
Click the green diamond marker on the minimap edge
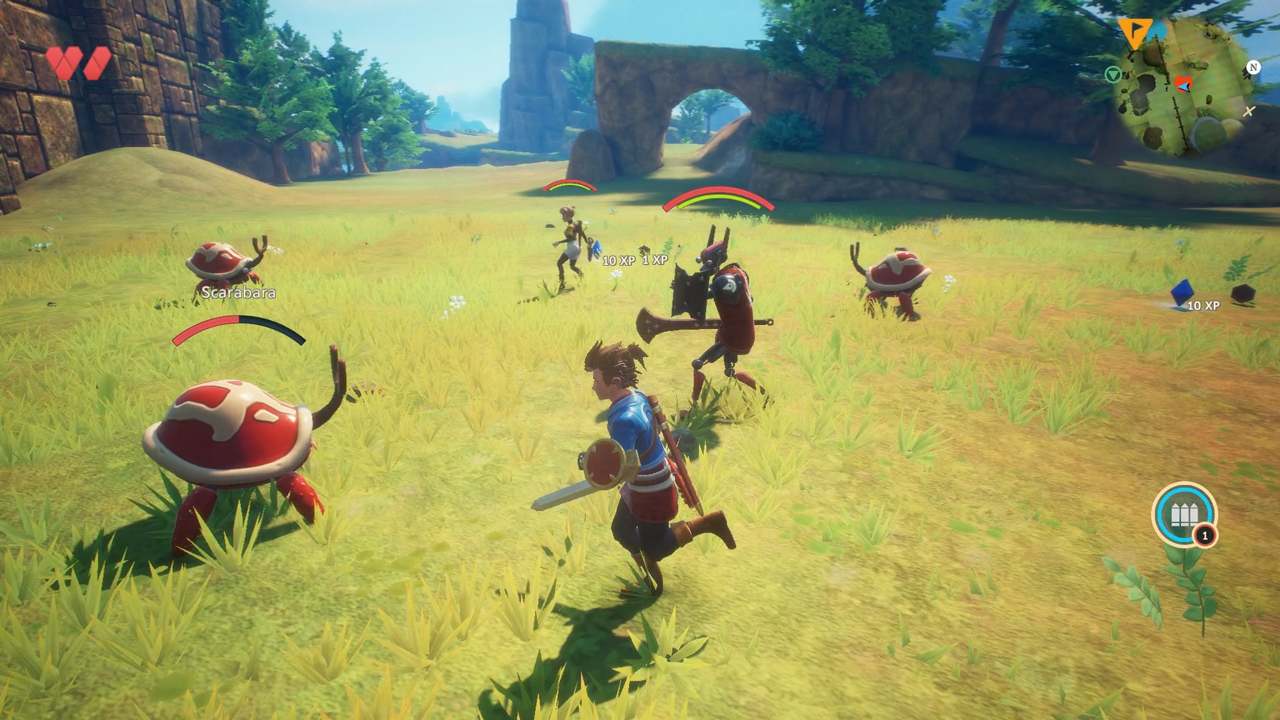(1112, 73)
